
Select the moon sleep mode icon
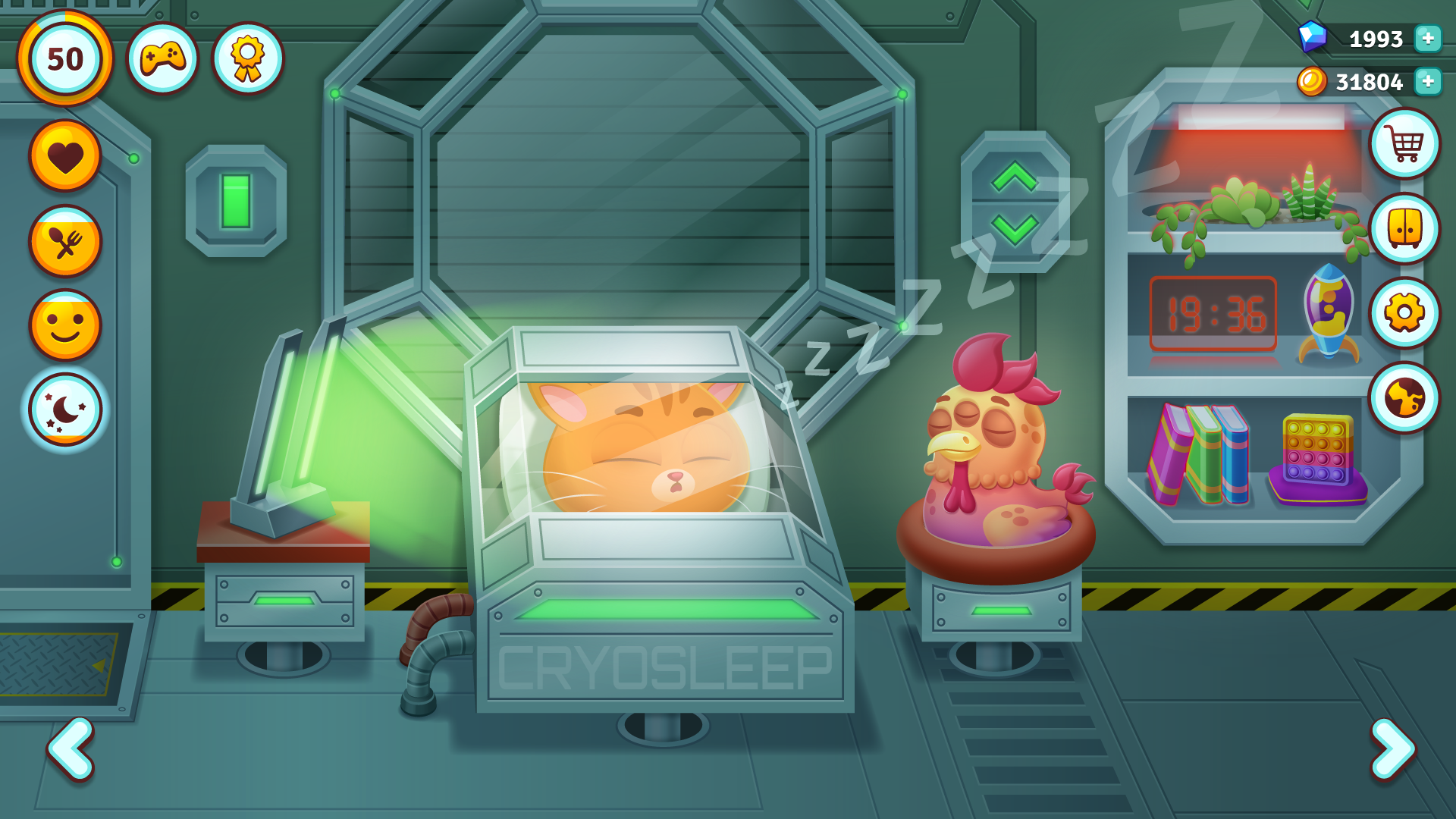65,408
